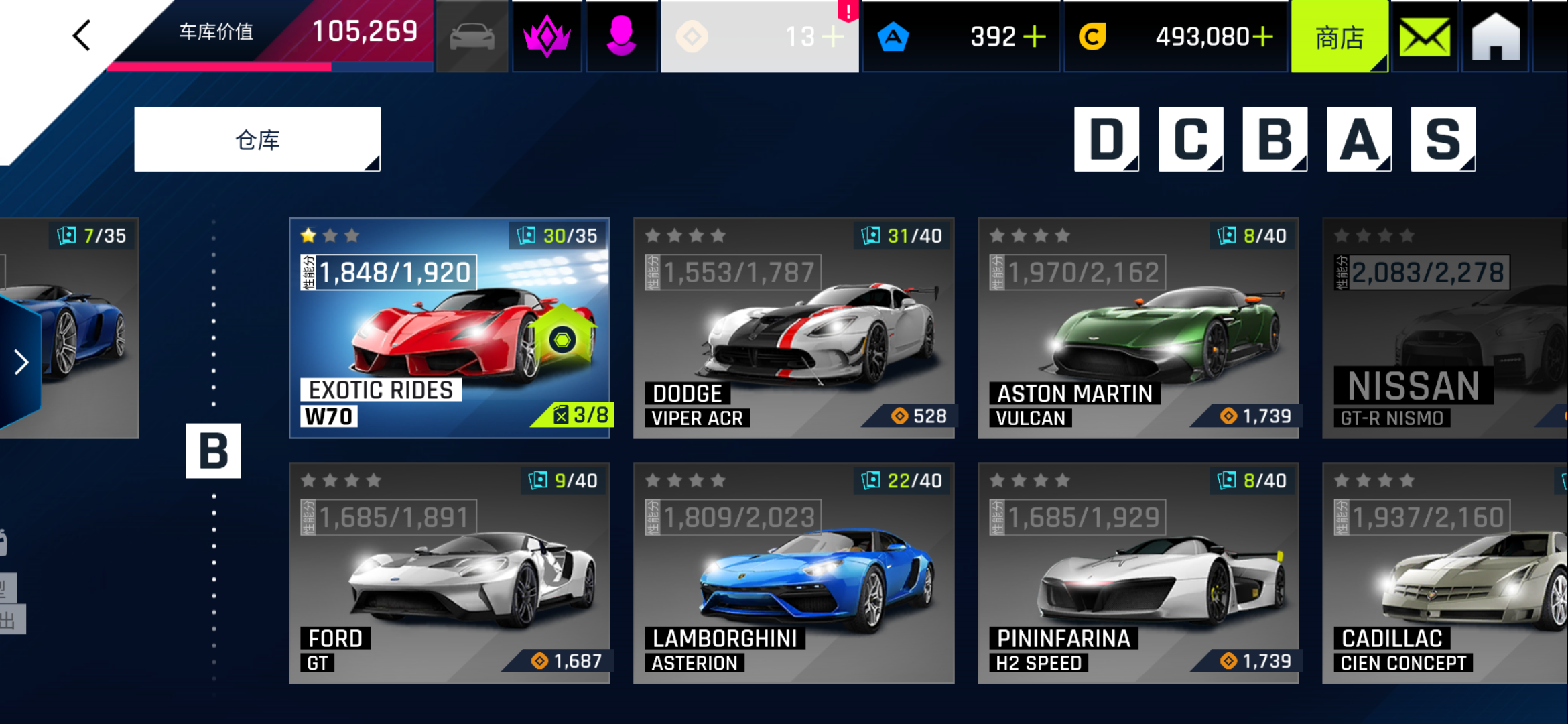Open the pink player profile icon

tap(621, 37)
